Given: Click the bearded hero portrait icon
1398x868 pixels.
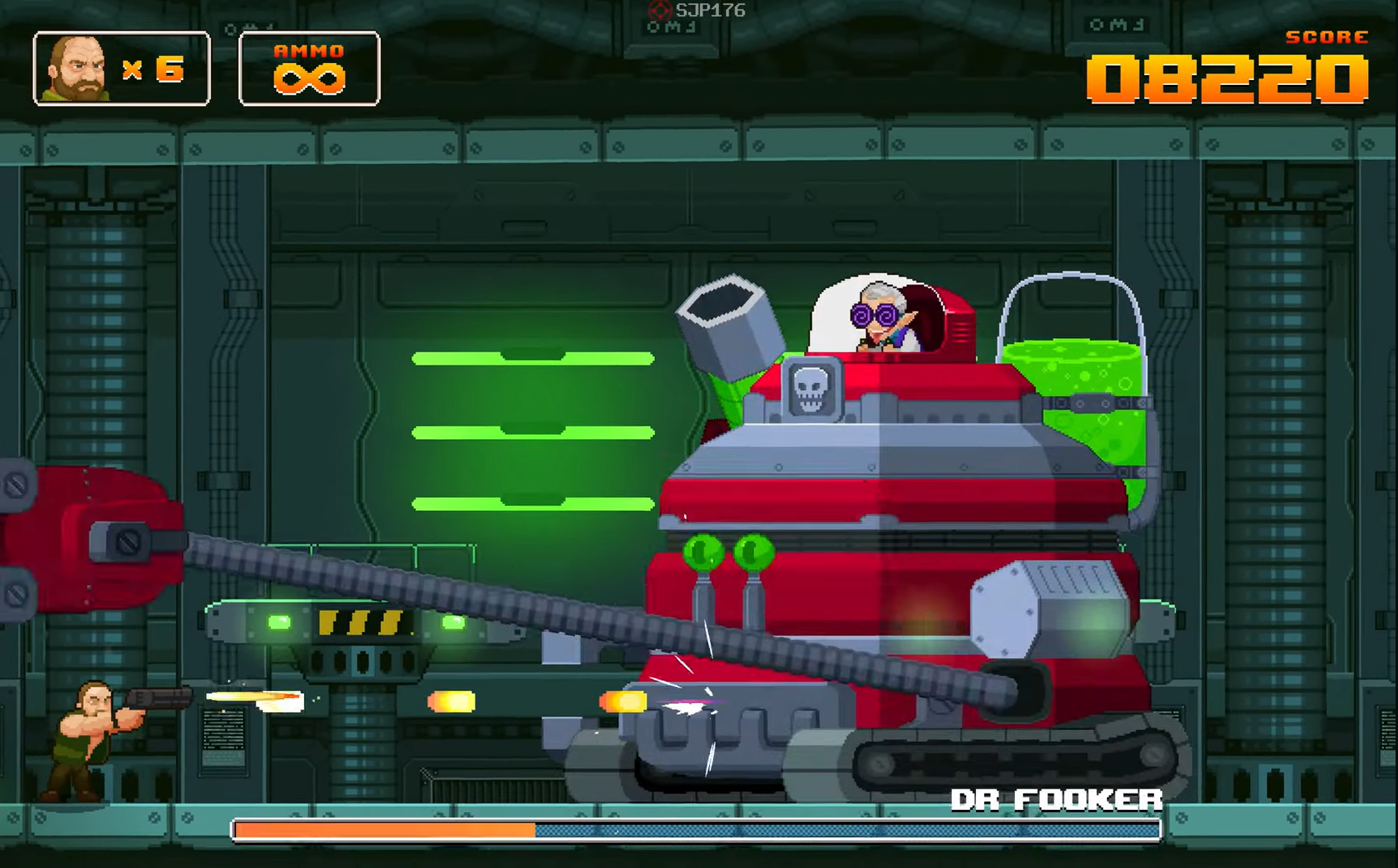Looking at the screenshot, I should point(78,70).
